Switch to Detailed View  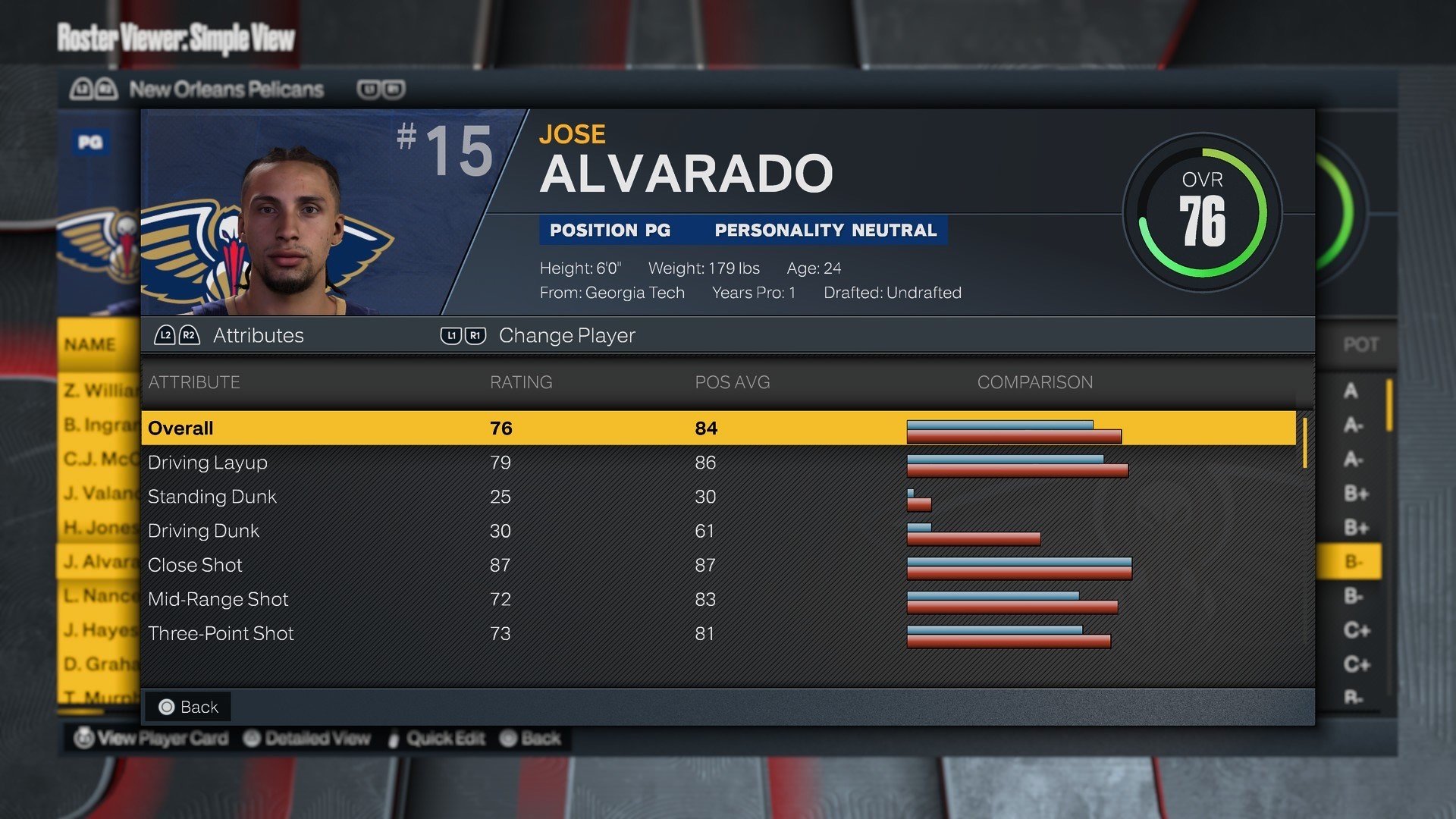click(308, 738)
